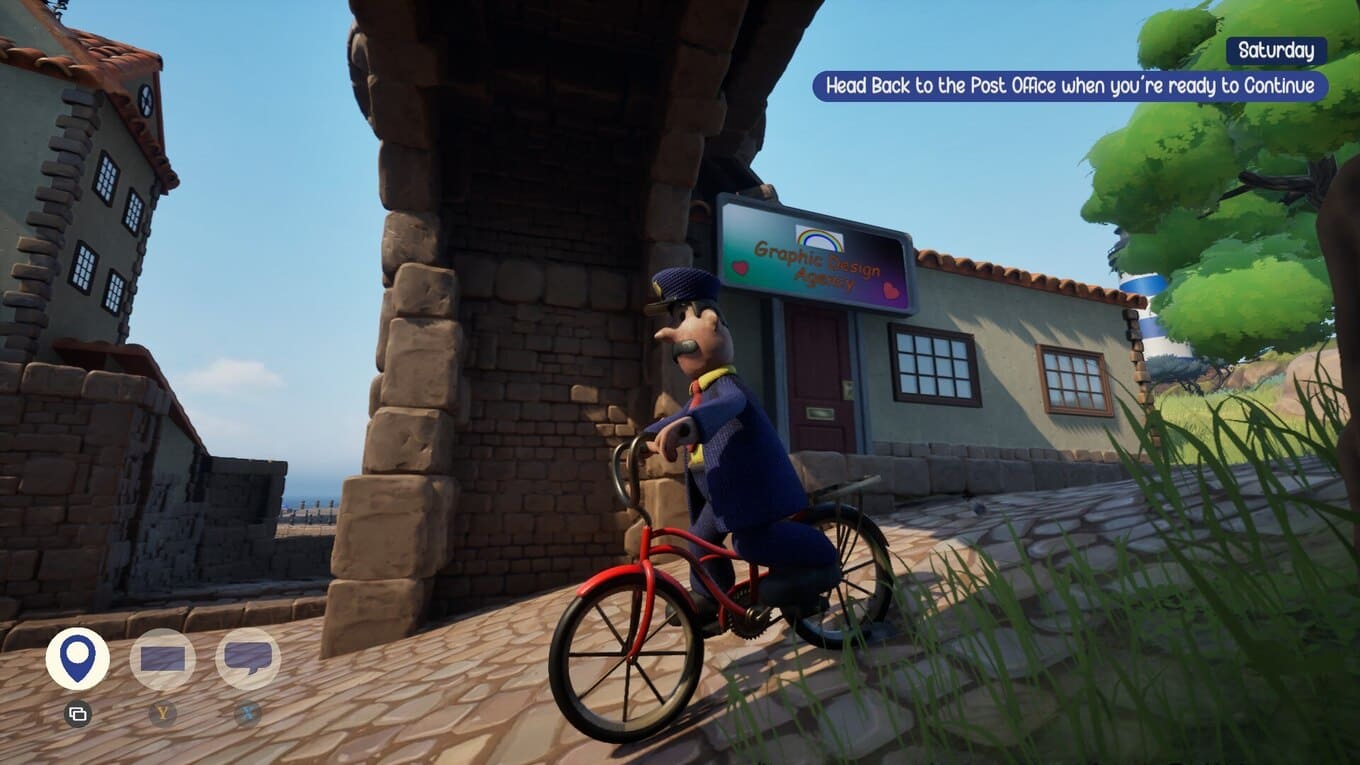Screen dimensions: 1360x765
Task: Click the Post Office objective banner
Action: pos(1070,86)
